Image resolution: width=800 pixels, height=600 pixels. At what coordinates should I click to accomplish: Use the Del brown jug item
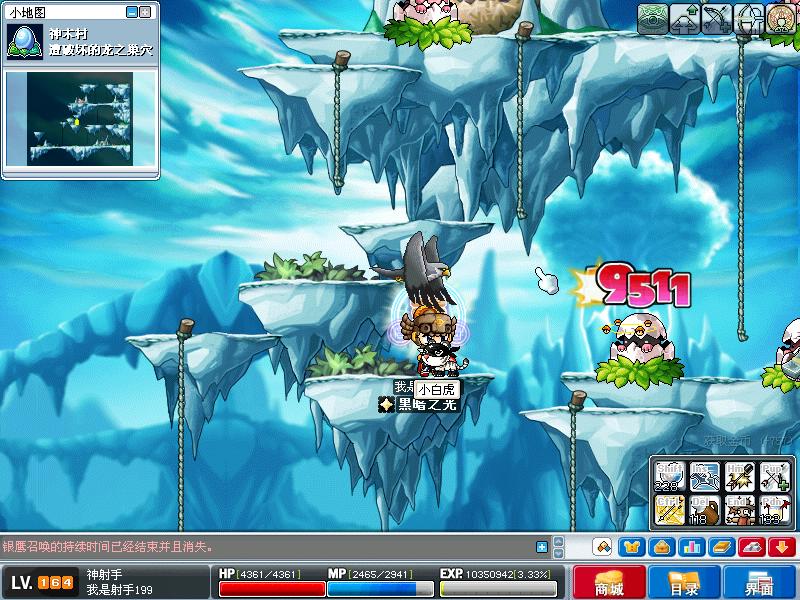point(703,511)
